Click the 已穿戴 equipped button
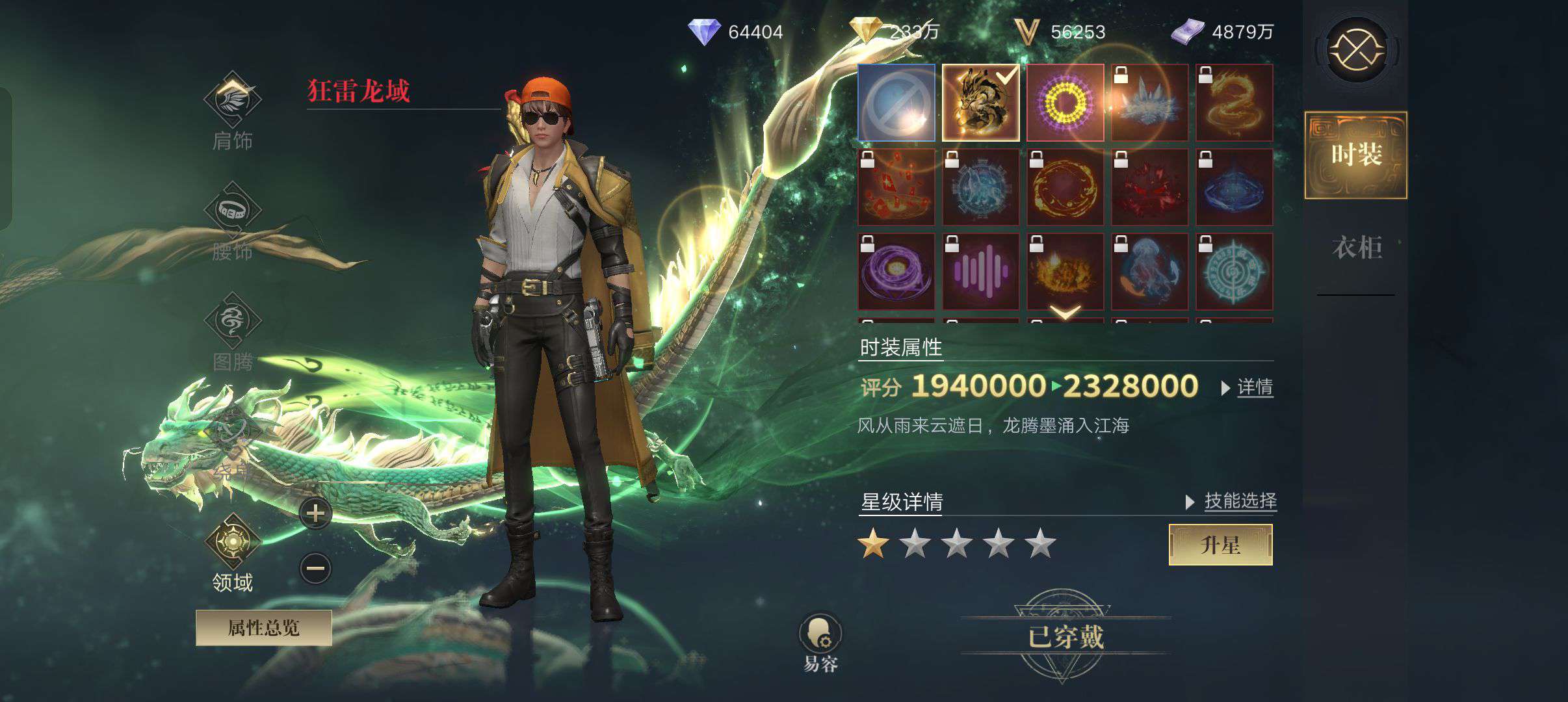Image resolution: width=1568 pixels, height=702 pixels. pyautogui.click(x=1065, y=637)
